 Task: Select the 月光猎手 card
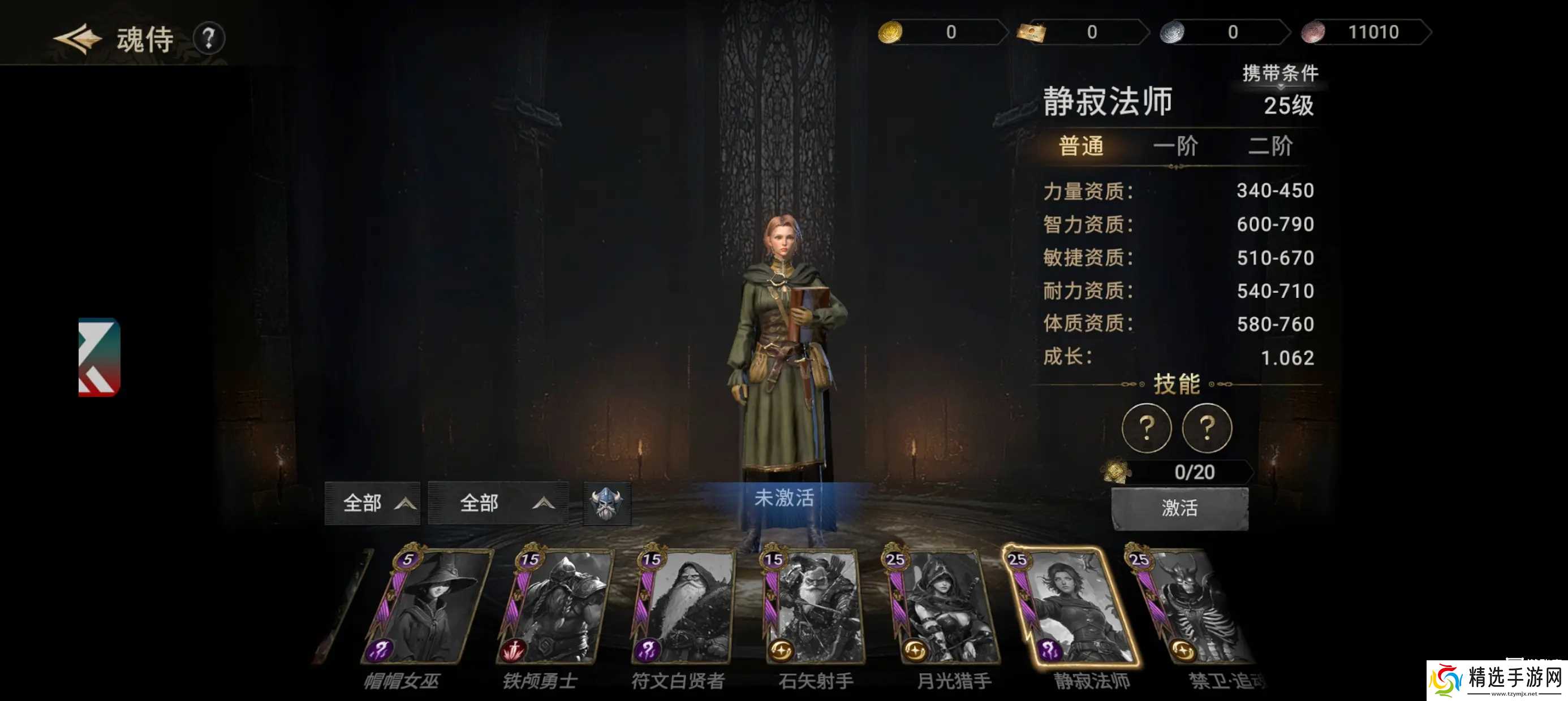point(942,605)
